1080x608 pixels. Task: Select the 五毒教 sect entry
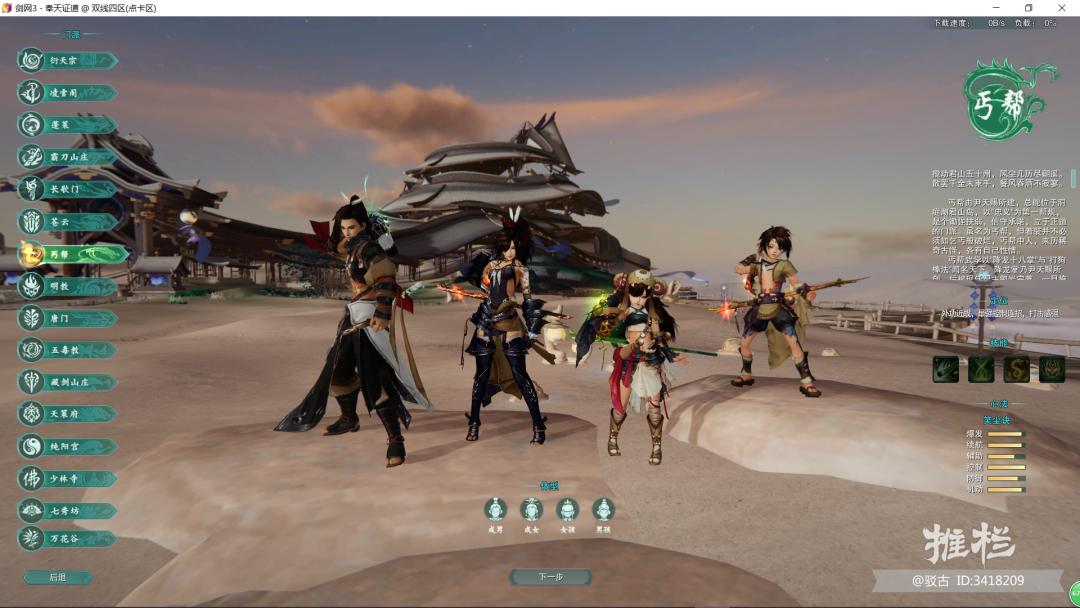pos(66,350)
